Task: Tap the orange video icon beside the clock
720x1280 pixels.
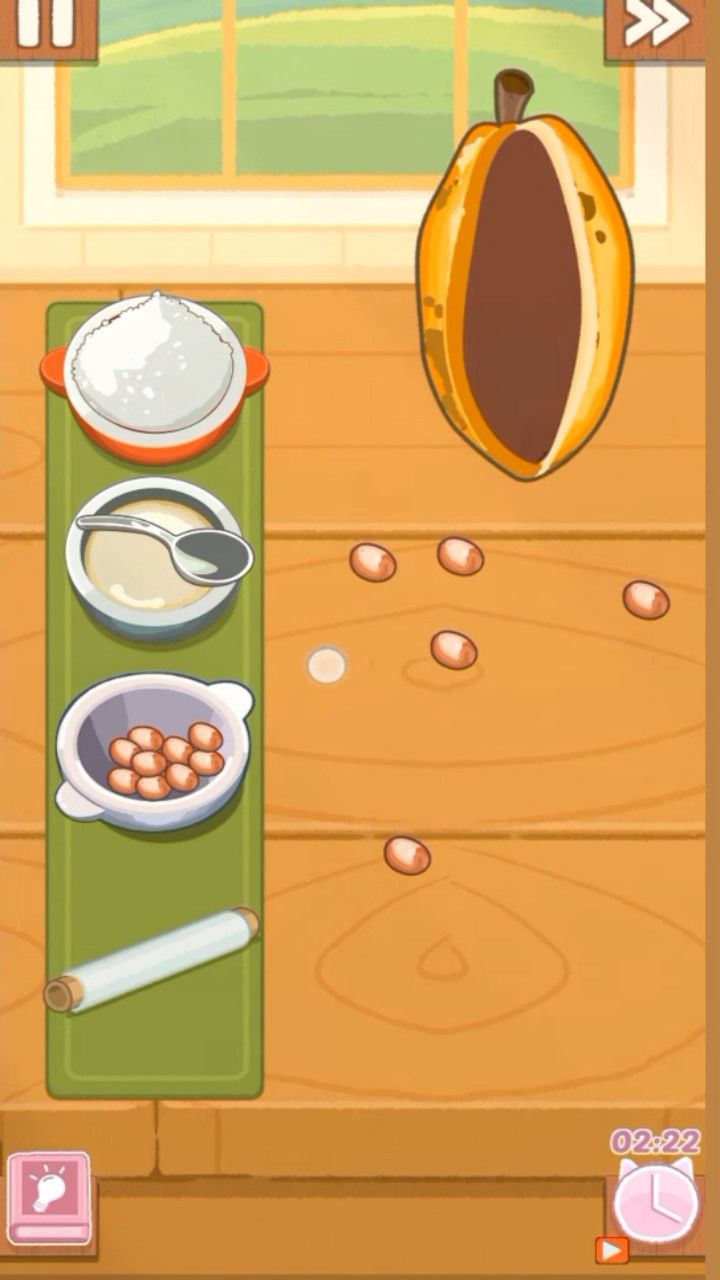Action: [x=611, y=1249]
